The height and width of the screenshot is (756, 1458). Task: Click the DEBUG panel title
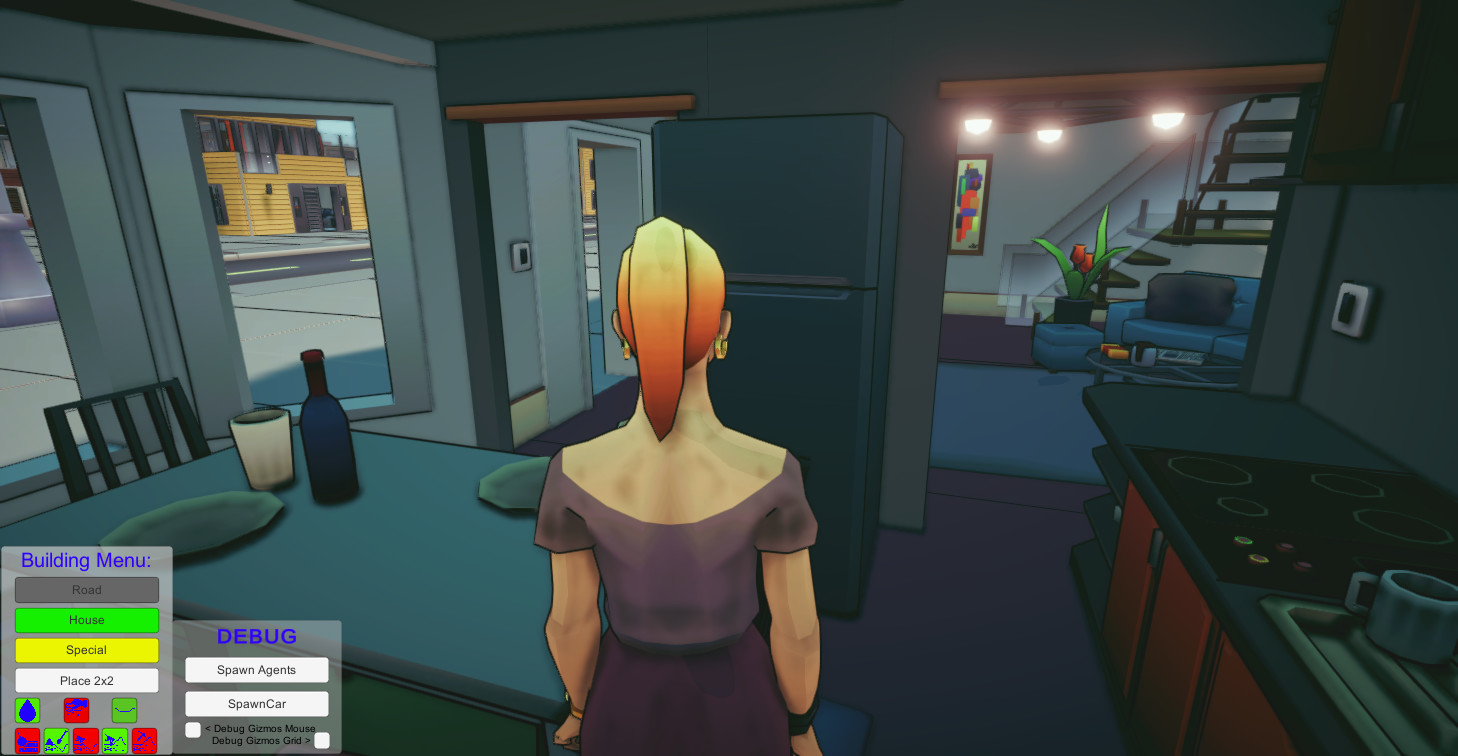click(256, 636)
